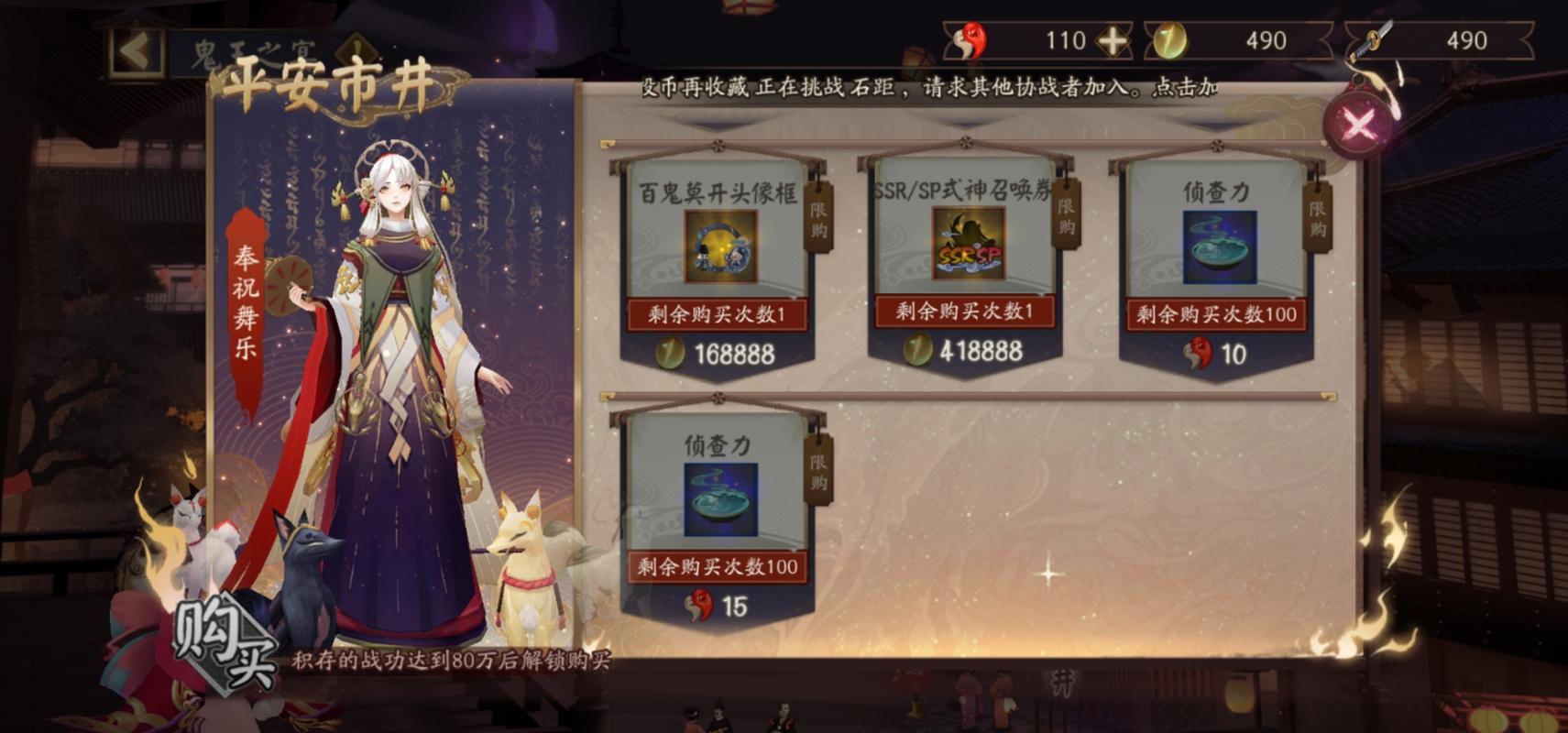Click the 奉祝舞乐 red ribbon banner
1568x733 pixels.
coord(243,302)
